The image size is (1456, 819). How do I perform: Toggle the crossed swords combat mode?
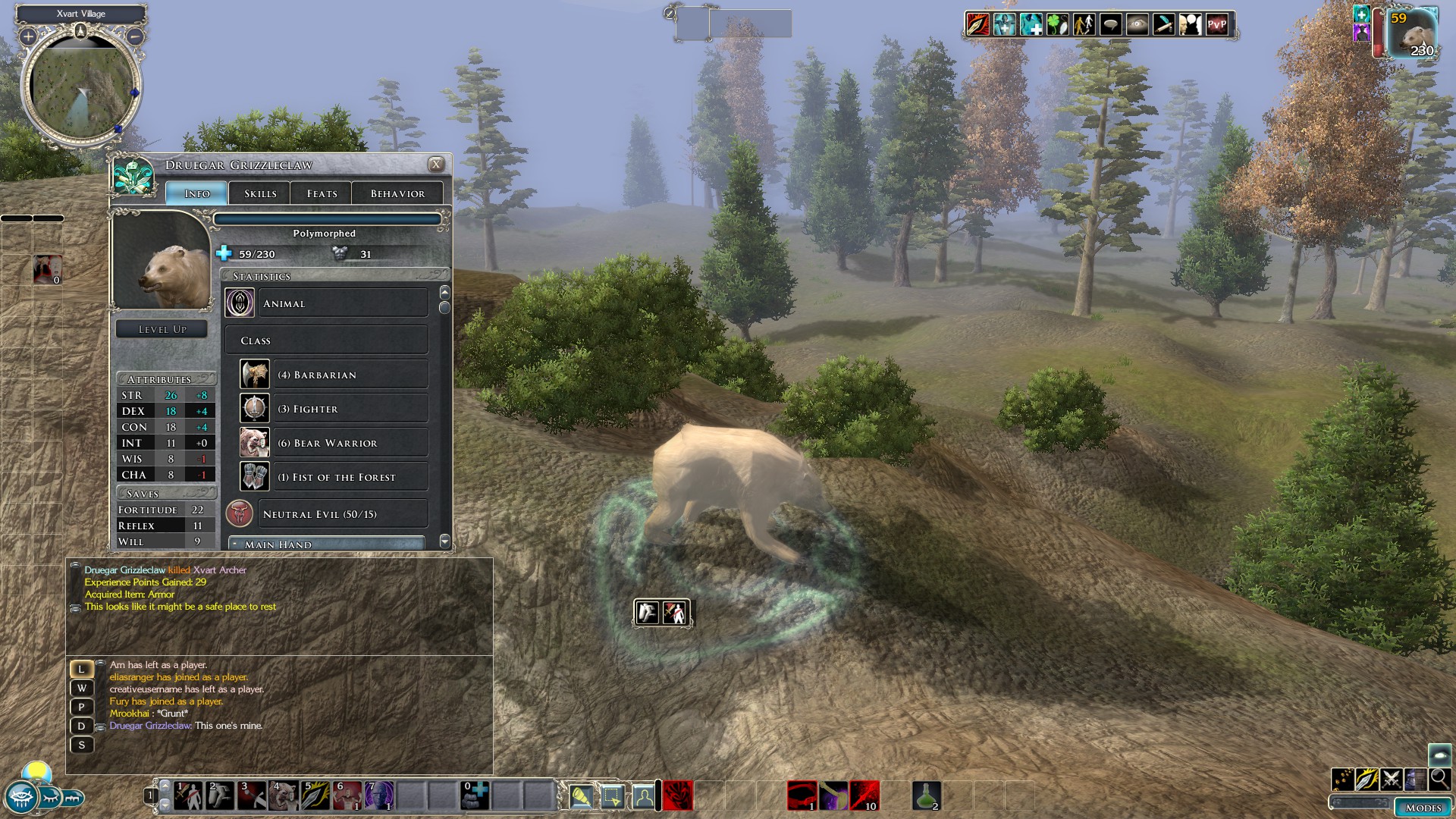point(1391,779)
